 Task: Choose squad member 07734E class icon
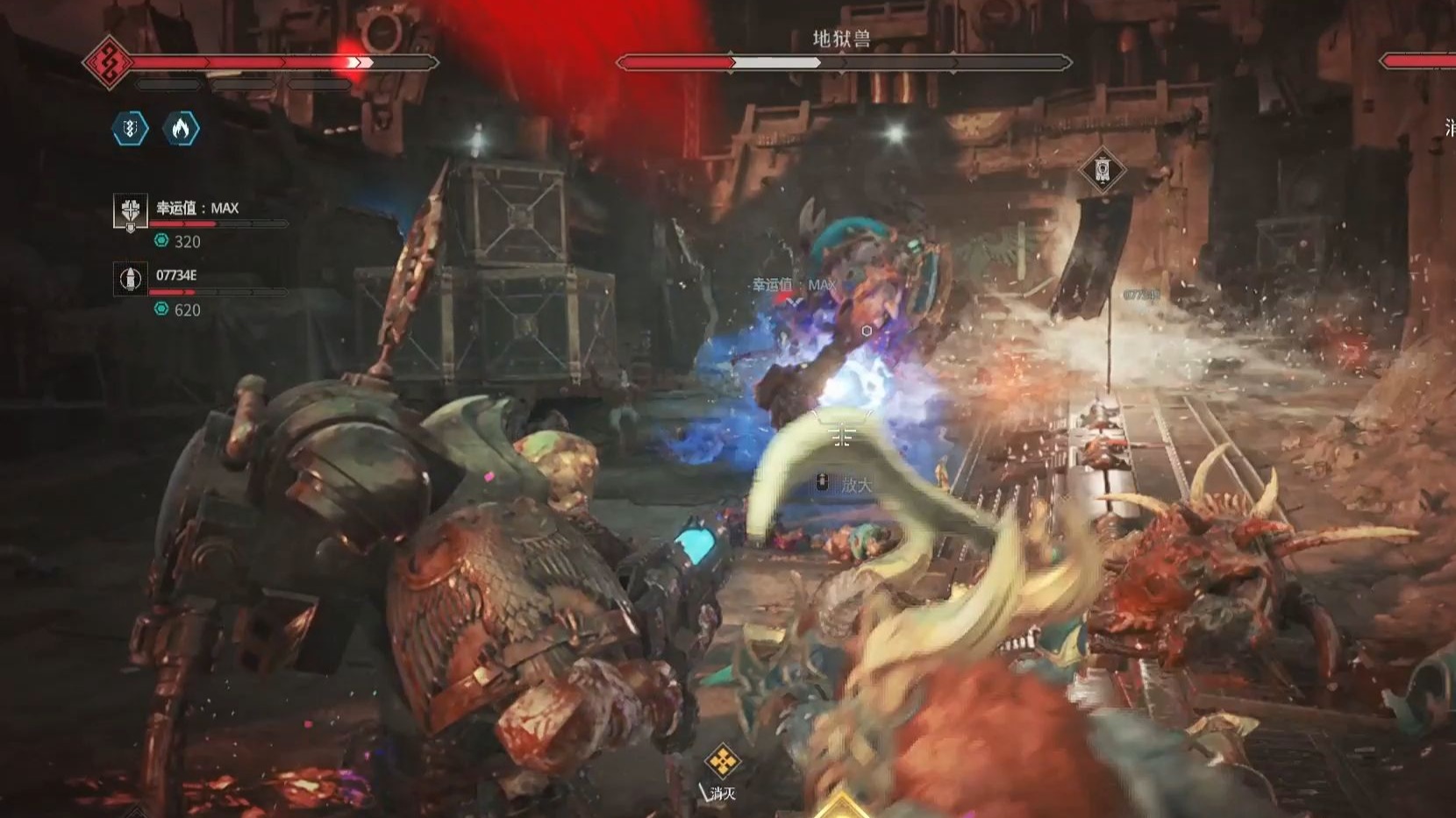pos(131,279)
